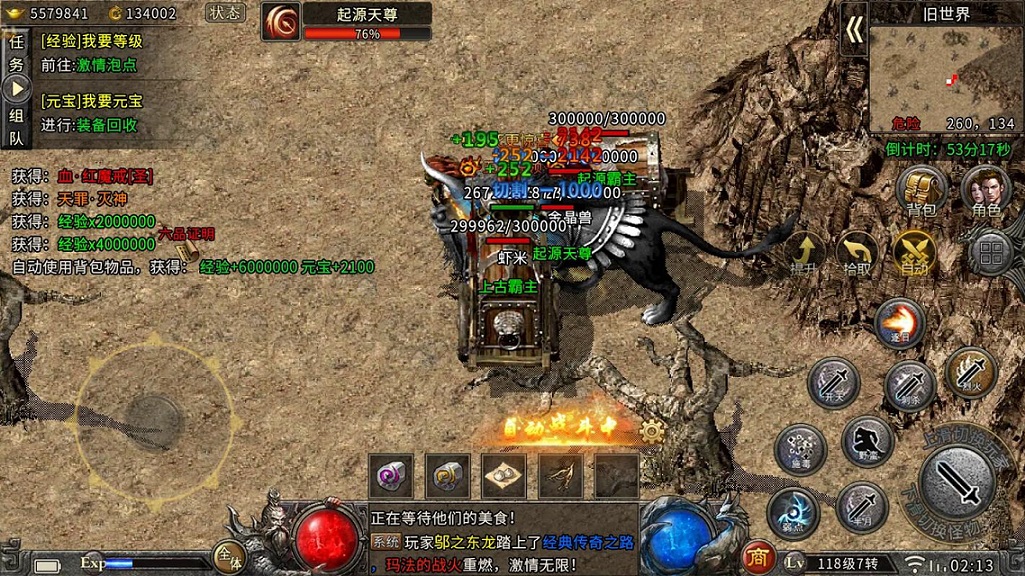This screenshot has height=576, width=1025.
Task: Collapse the minimap with the double-arrow button
Action: point(854,30)
